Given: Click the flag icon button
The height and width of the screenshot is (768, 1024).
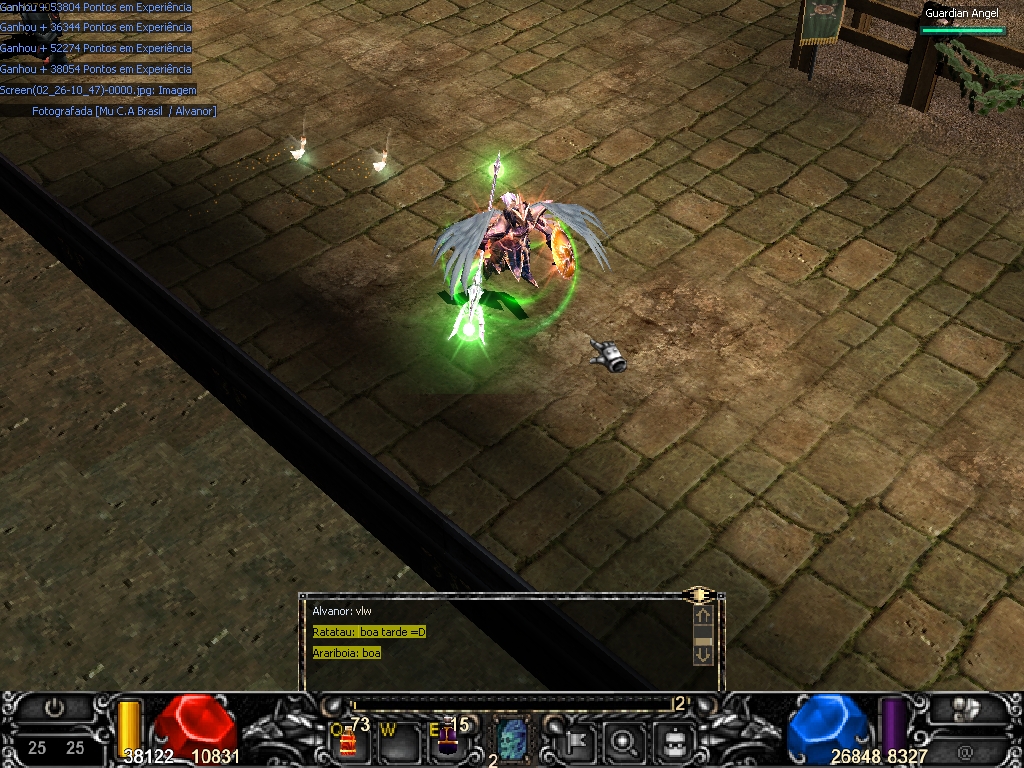Looking at the screenshot, I should (578, 741).
